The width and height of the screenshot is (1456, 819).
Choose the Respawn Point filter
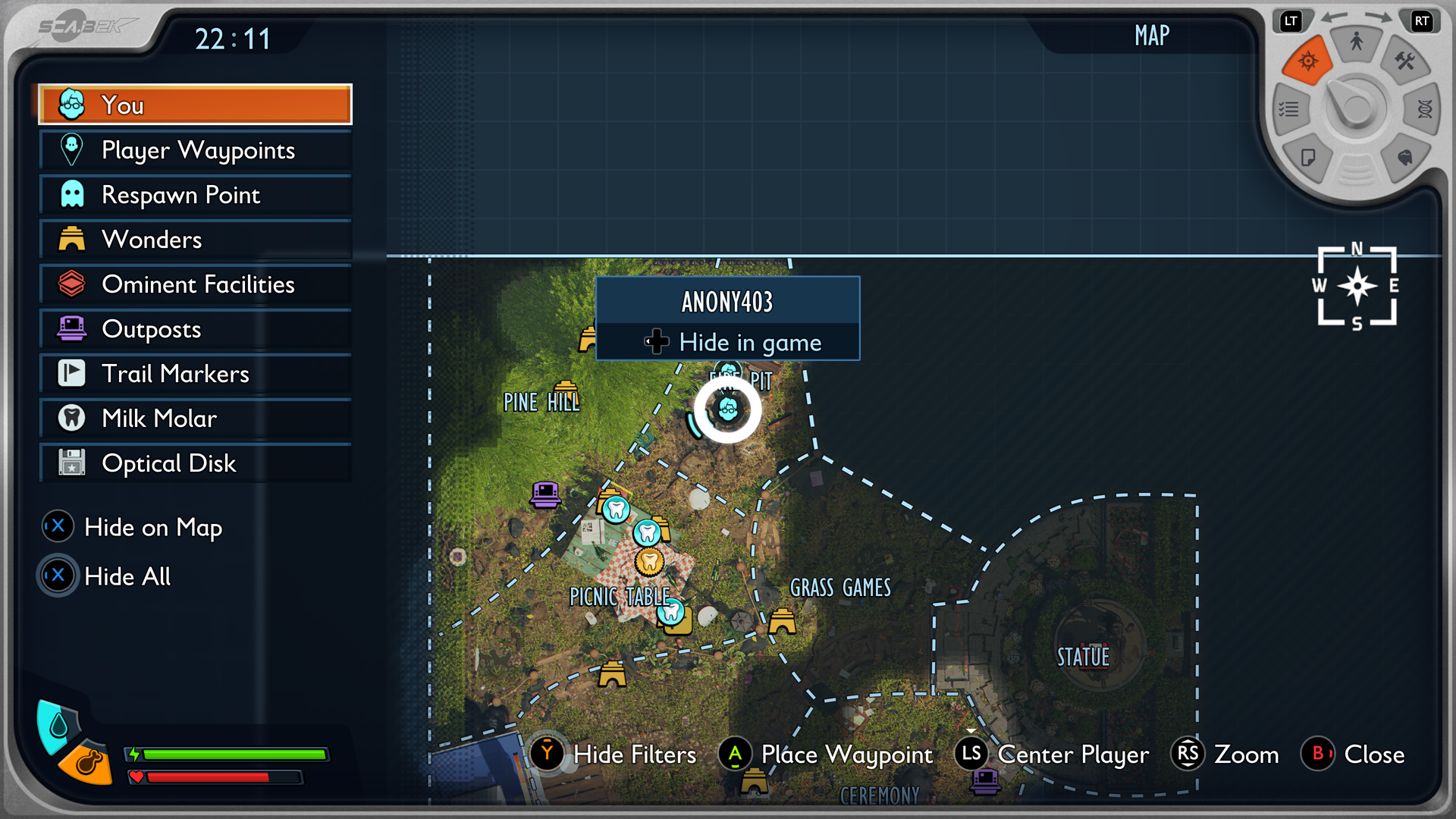[195, 195]
